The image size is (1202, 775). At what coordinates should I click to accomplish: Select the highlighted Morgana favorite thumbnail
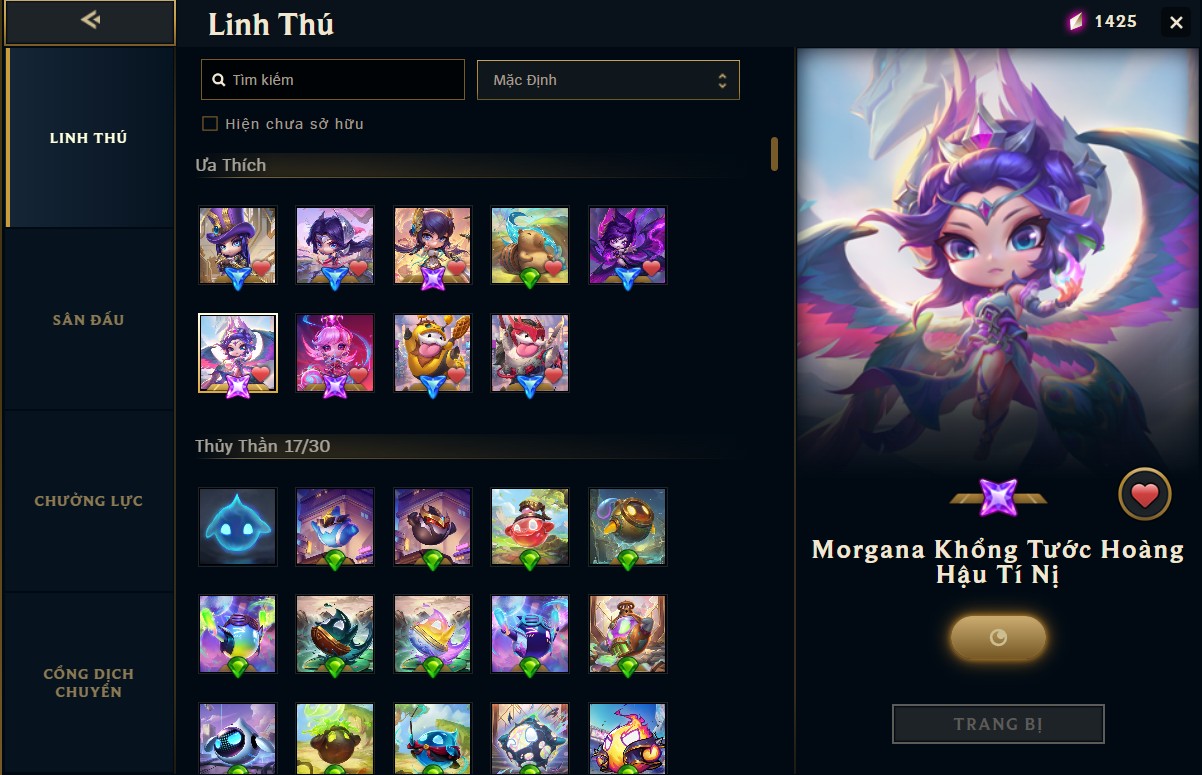238,353
